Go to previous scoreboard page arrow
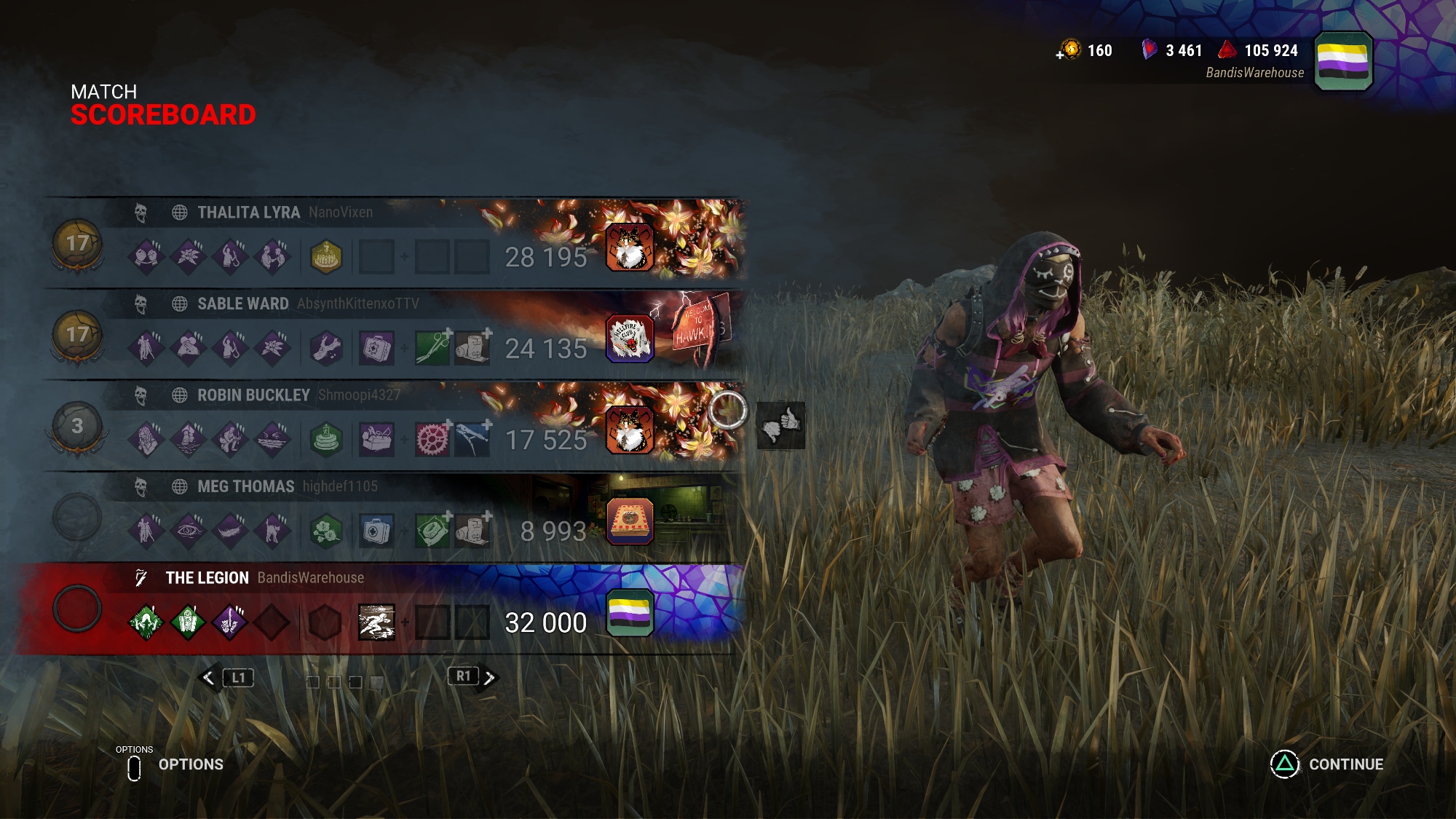1456x819 pixels. click(x=209, y=678)
